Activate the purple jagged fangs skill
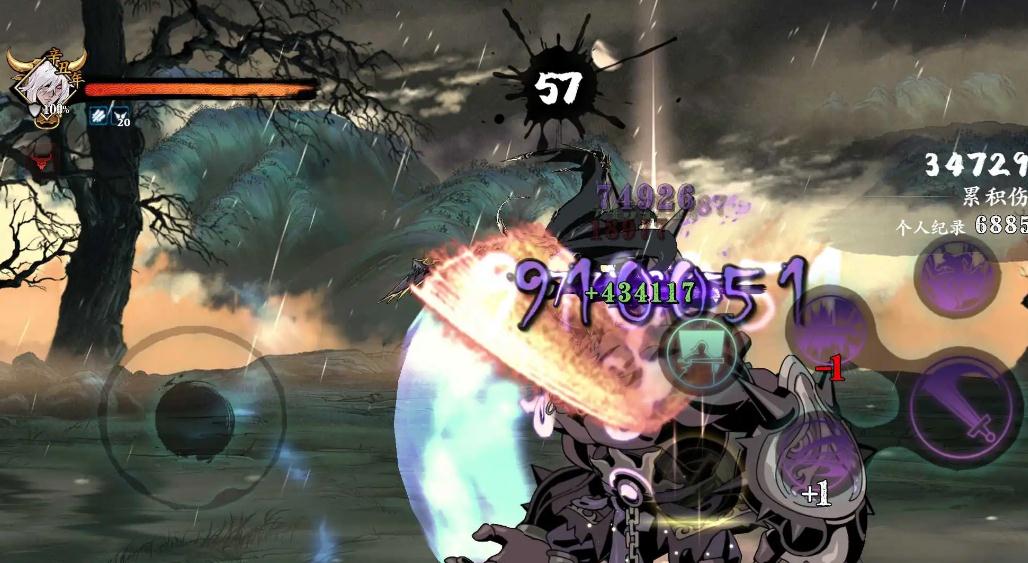1028x563 pixels. click(x=828, y=329)
